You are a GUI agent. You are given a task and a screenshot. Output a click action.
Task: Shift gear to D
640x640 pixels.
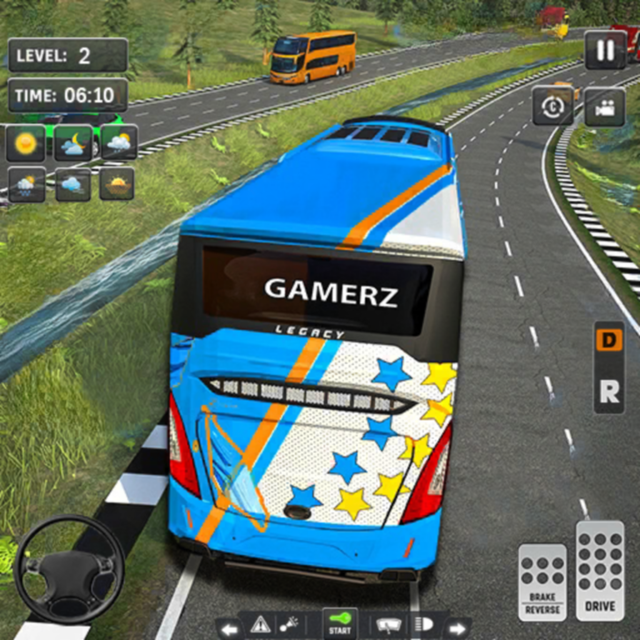tap(608, 340)
